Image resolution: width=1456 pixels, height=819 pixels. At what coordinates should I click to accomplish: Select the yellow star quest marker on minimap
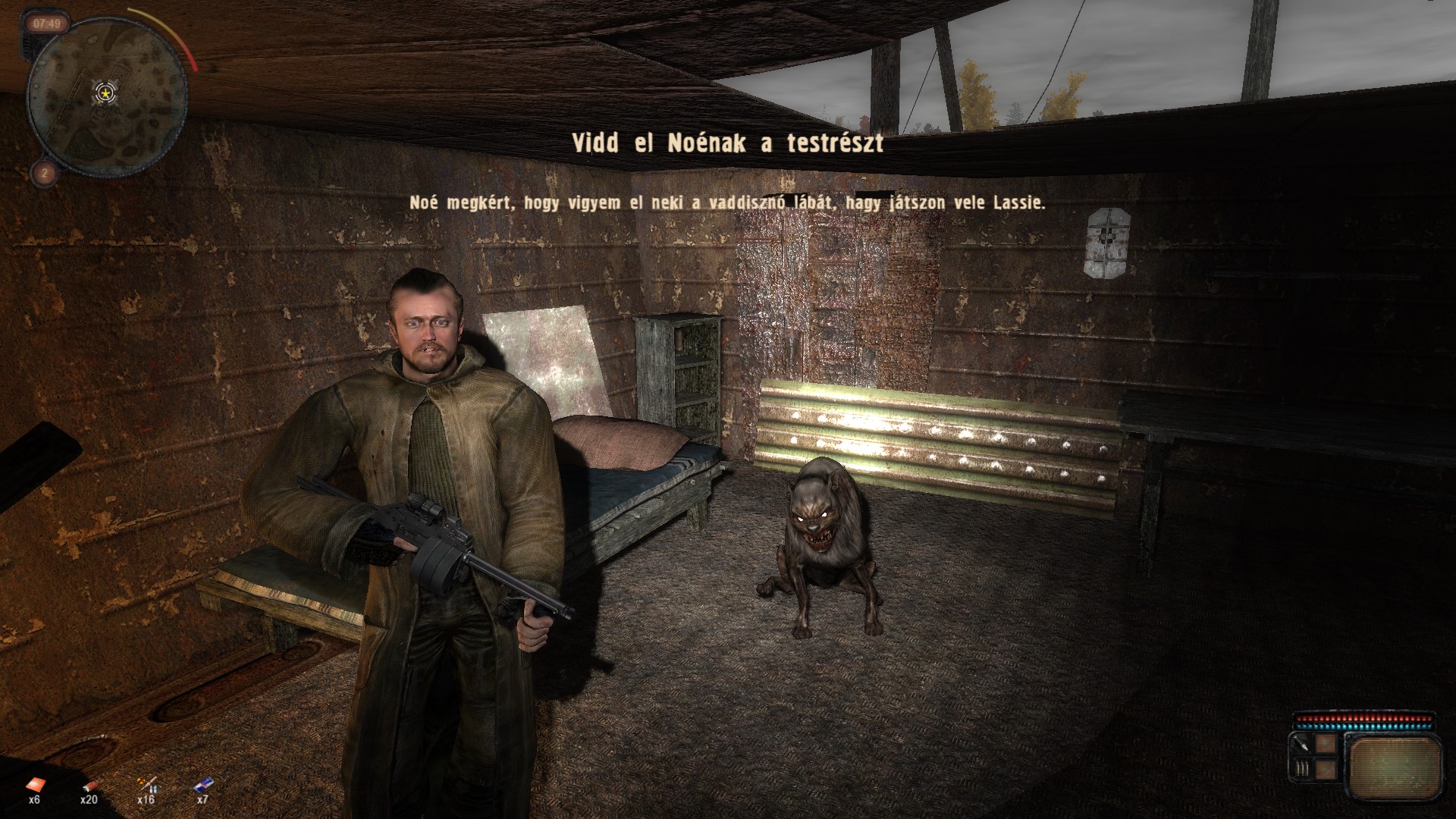click(105, 93)
